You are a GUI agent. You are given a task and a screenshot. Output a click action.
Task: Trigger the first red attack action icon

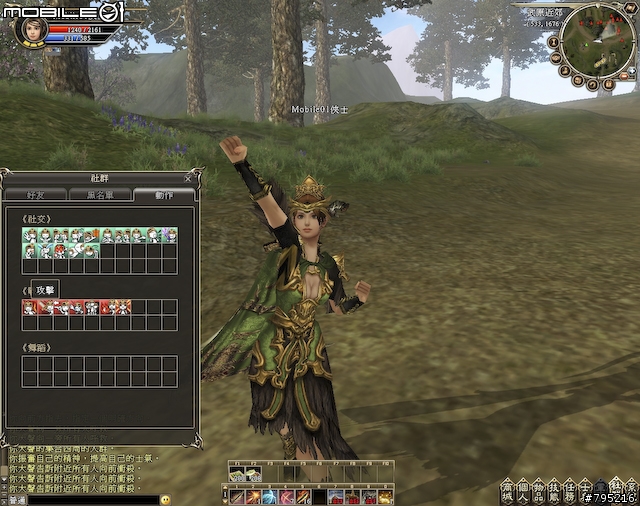pos(29,307)
